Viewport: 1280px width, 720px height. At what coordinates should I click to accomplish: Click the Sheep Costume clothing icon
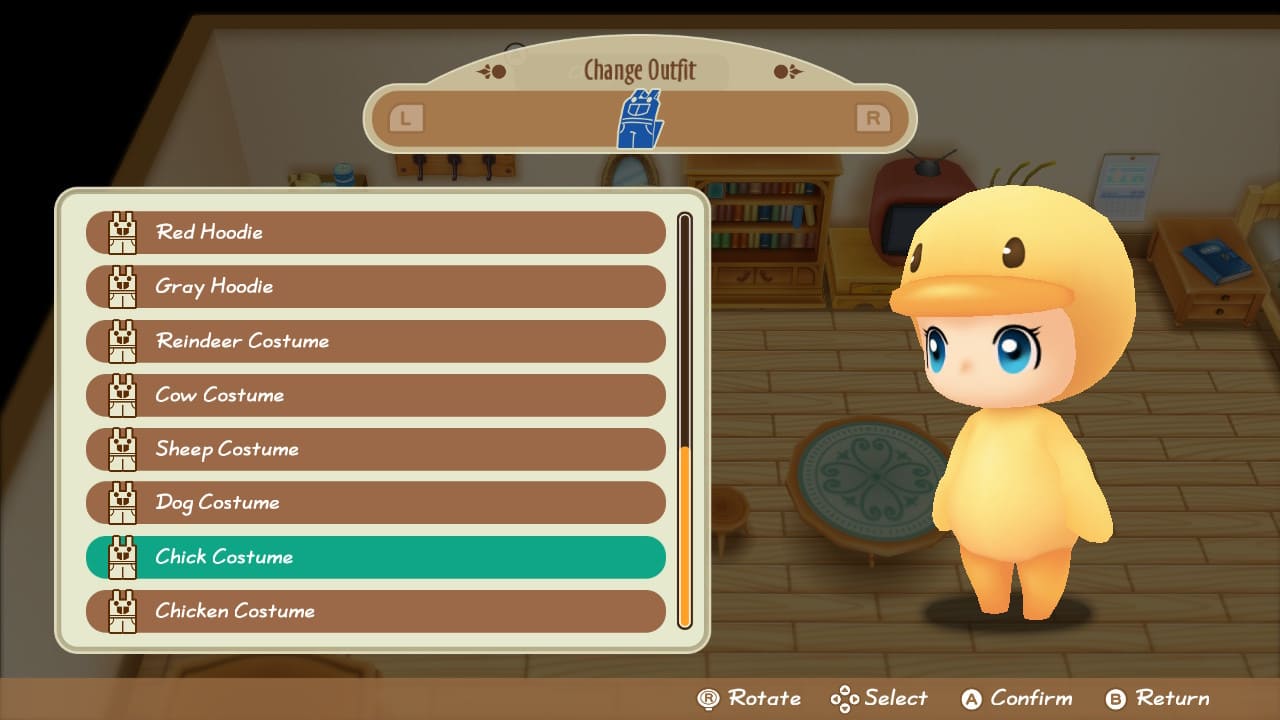pyautogui.click(x=122, y=449)
